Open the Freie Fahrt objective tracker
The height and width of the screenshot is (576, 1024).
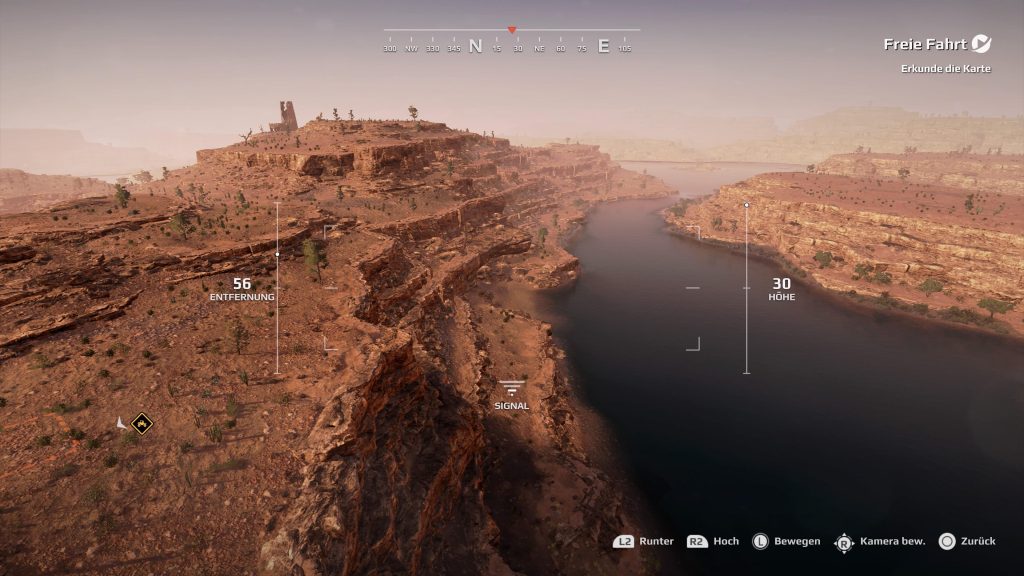pyautogui.click(x=924, y=44)
